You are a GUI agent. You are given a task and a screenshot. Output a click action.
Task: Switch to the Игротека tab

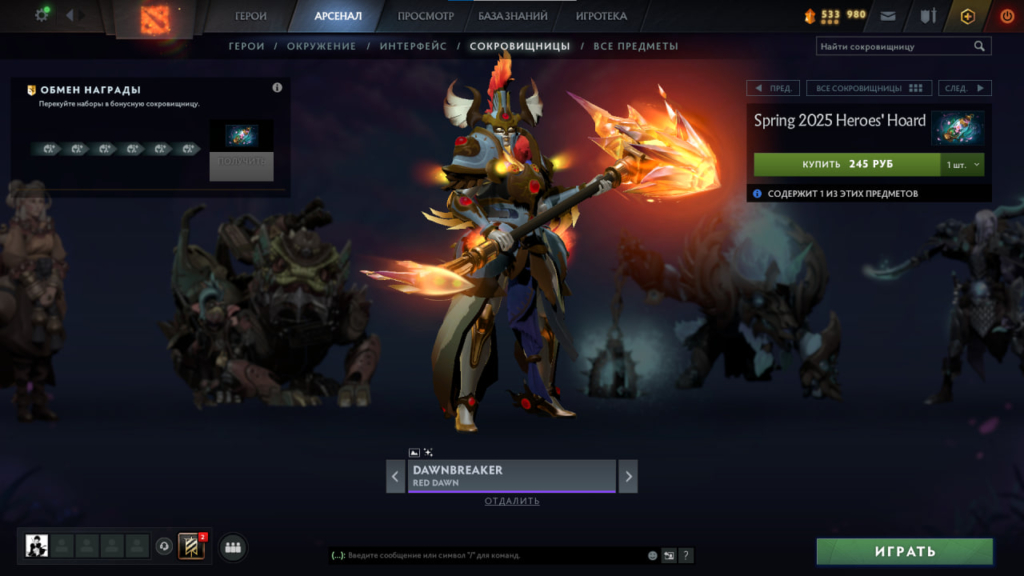tap(601, 16)
